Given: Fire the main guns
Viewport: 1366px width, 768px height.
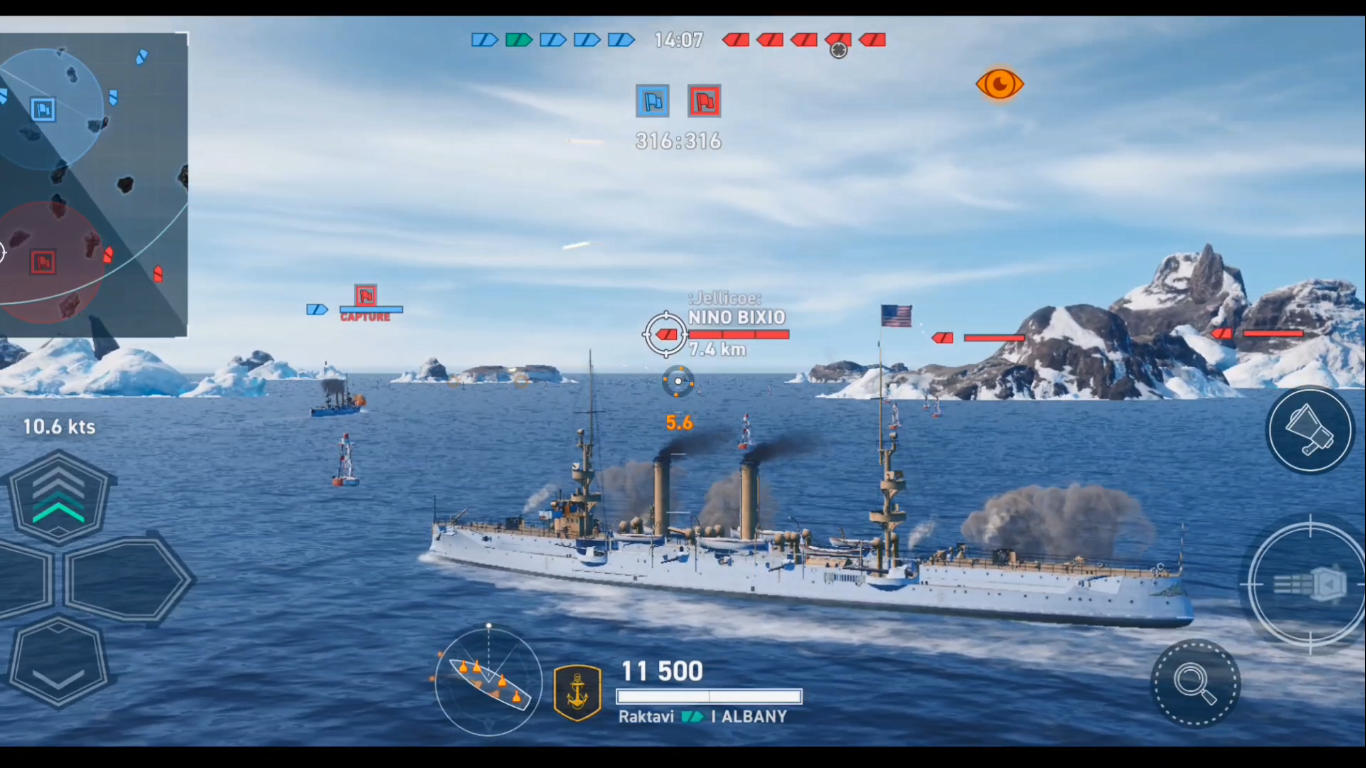Looking at the screenshot, I should click(1307, 584).
